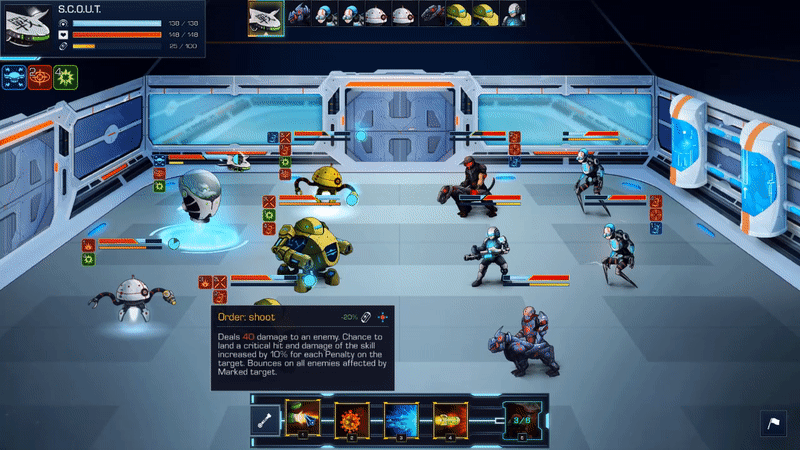Select the active S.C.O.U.T. turn-order portrait
800x450 pixels.
pyautogui.click(x=265, y=17)
